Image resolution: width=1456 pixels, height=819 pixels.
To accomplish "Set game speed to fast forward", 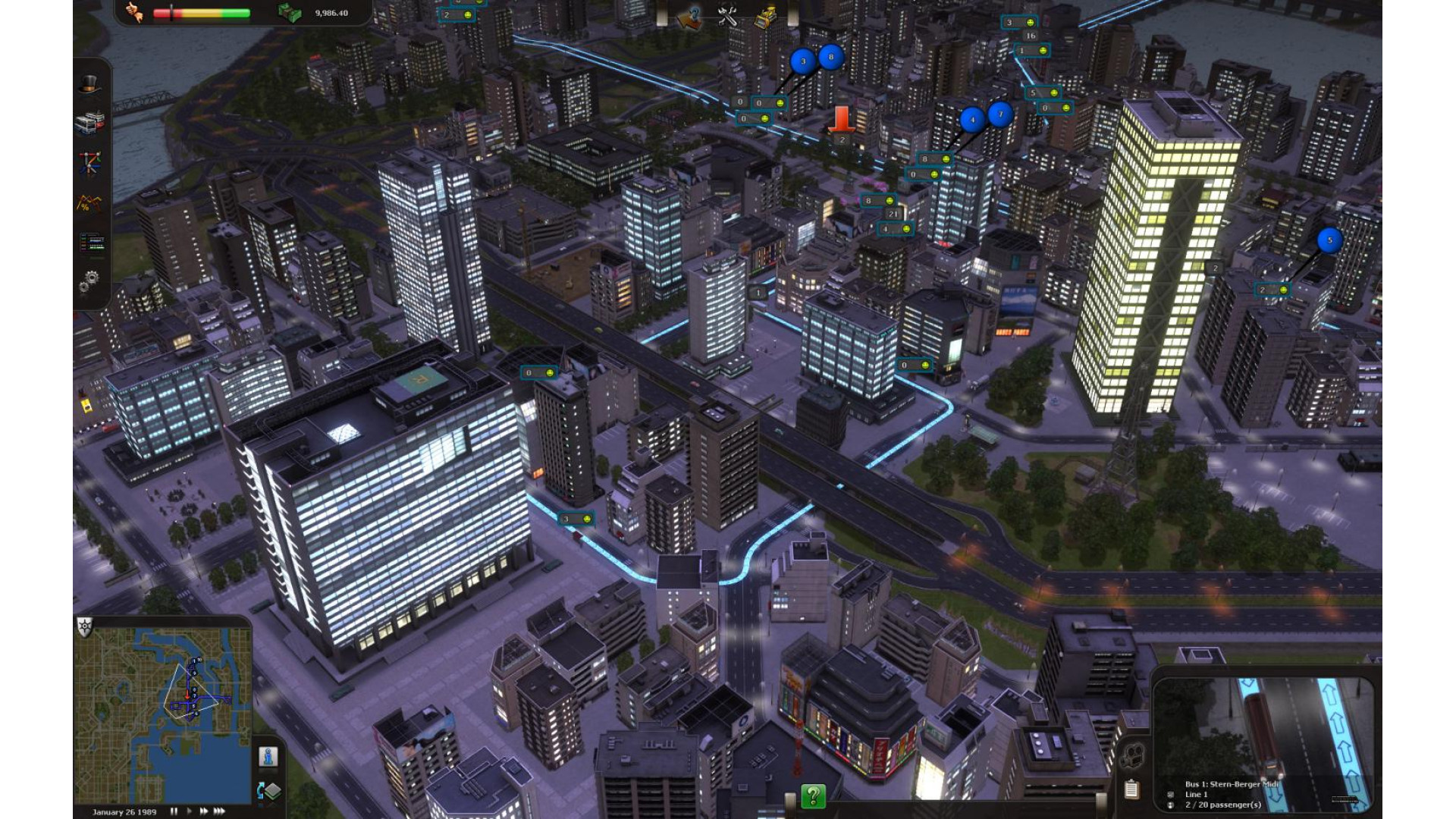I will click(x=203, y=811).
